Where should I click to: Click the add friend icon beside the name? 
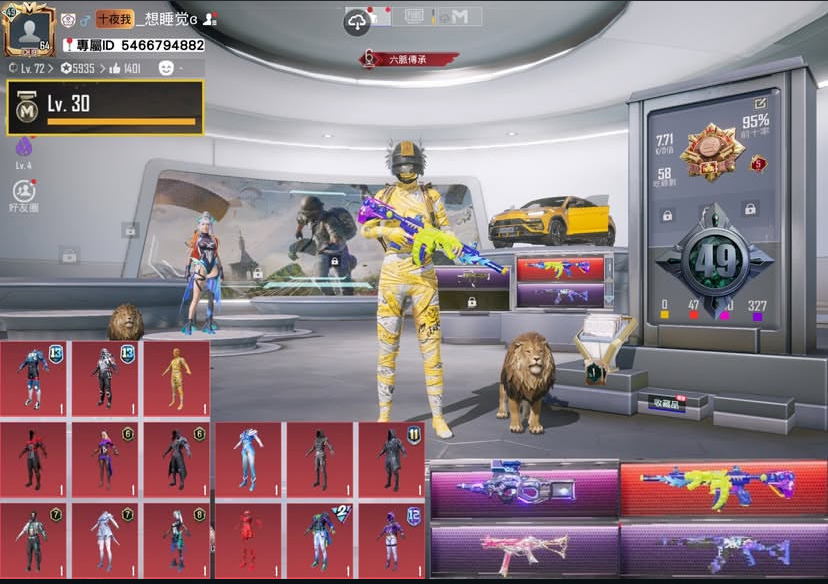[209, 19]
